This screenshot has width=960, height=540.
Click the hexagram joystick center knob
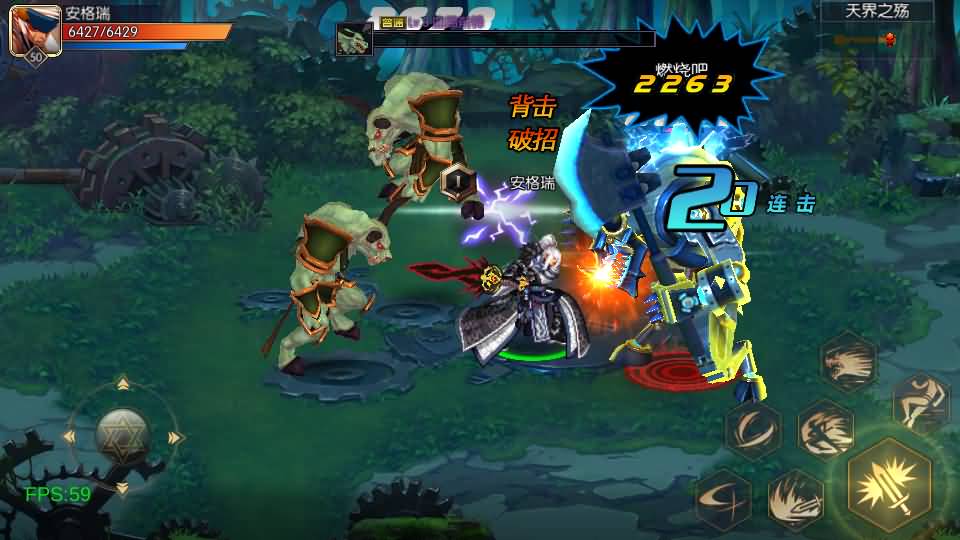(x=122, y=435)
